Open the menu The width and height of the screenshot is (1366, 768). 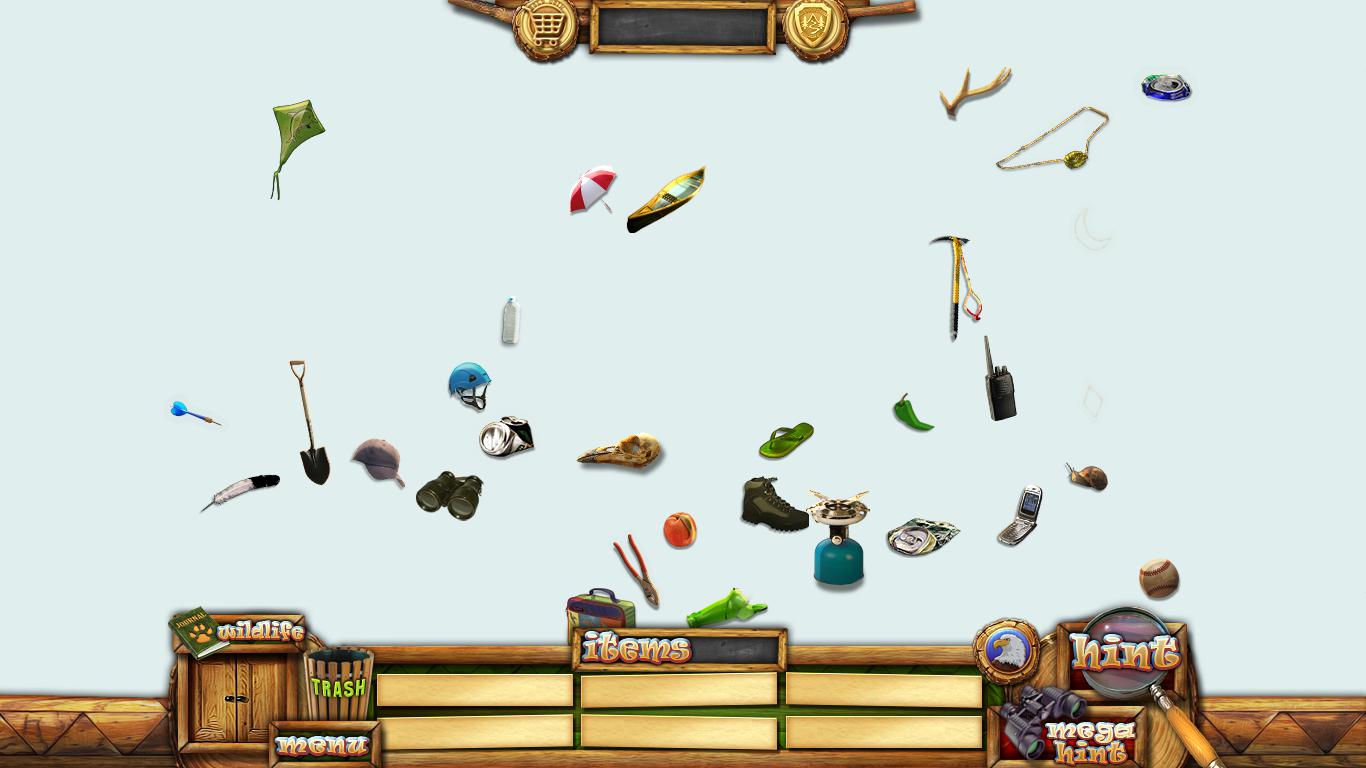pyautogui.click(x=323, y=745)
